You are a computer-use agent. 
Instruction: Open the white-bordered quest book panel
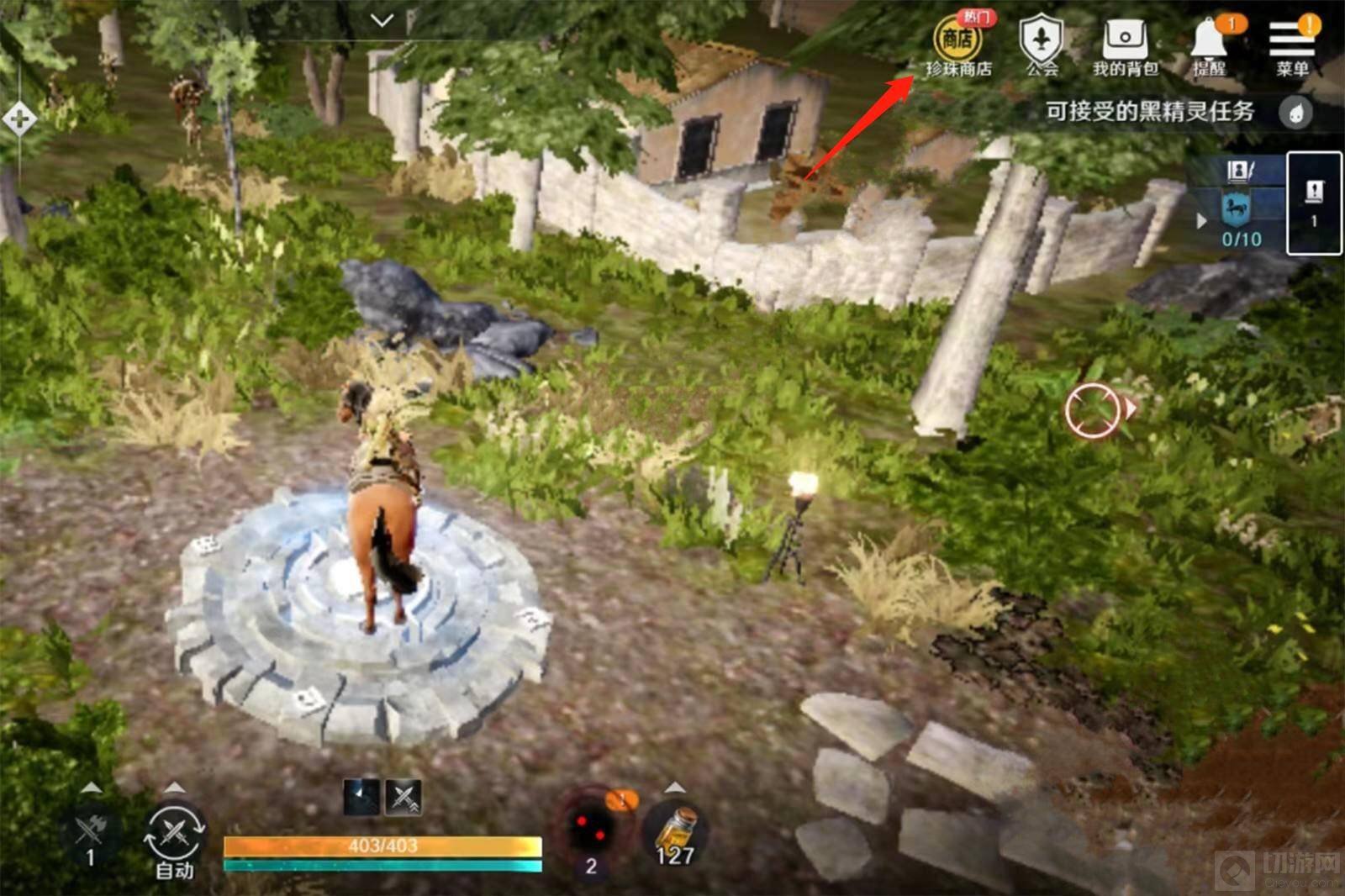[x=1314, y=202]
